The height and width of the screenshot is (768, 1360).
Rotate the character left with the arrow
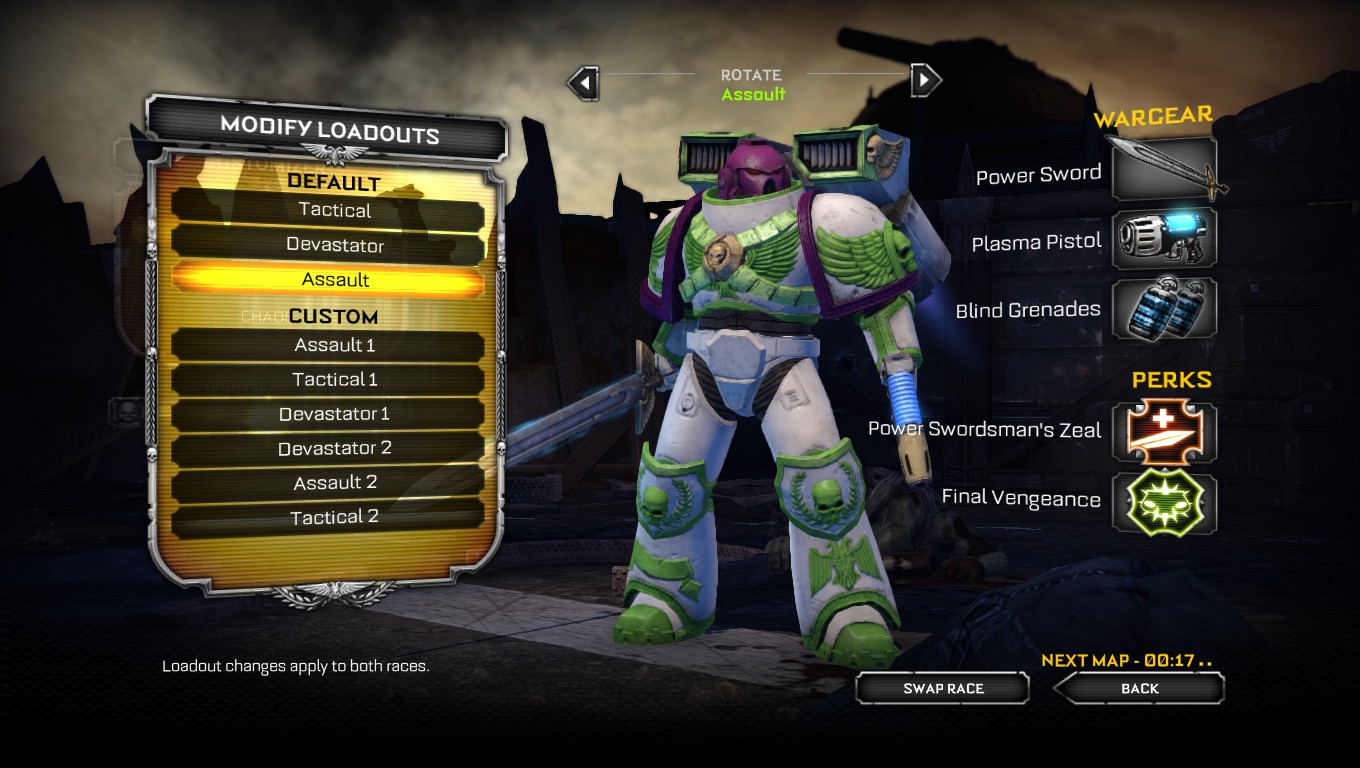tap(583, 82)
